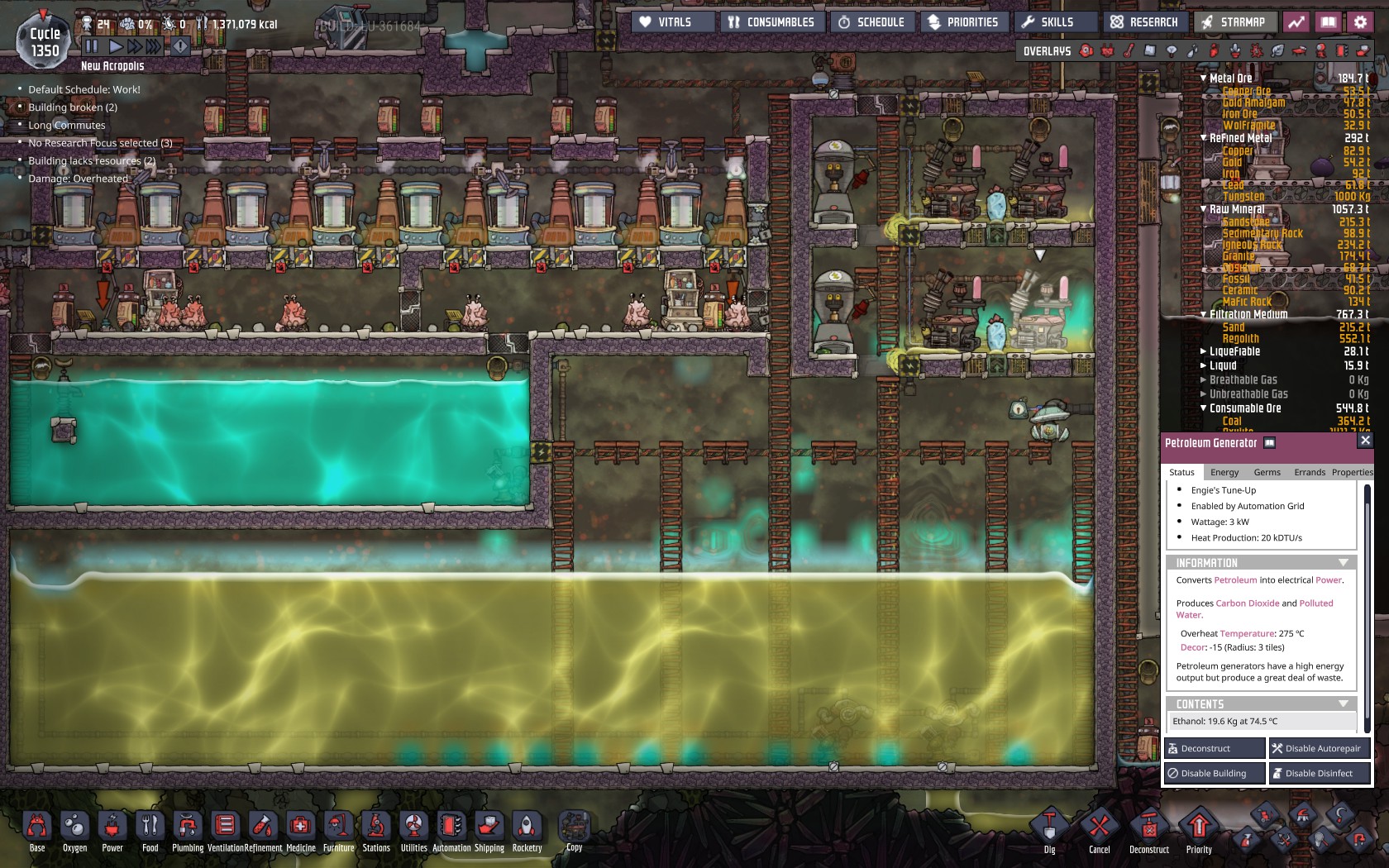This screenshot has width=1389, height=868.
Task: Collapse the Metal Ore category
Action: pyautogui.click(x=1202, y=78)
